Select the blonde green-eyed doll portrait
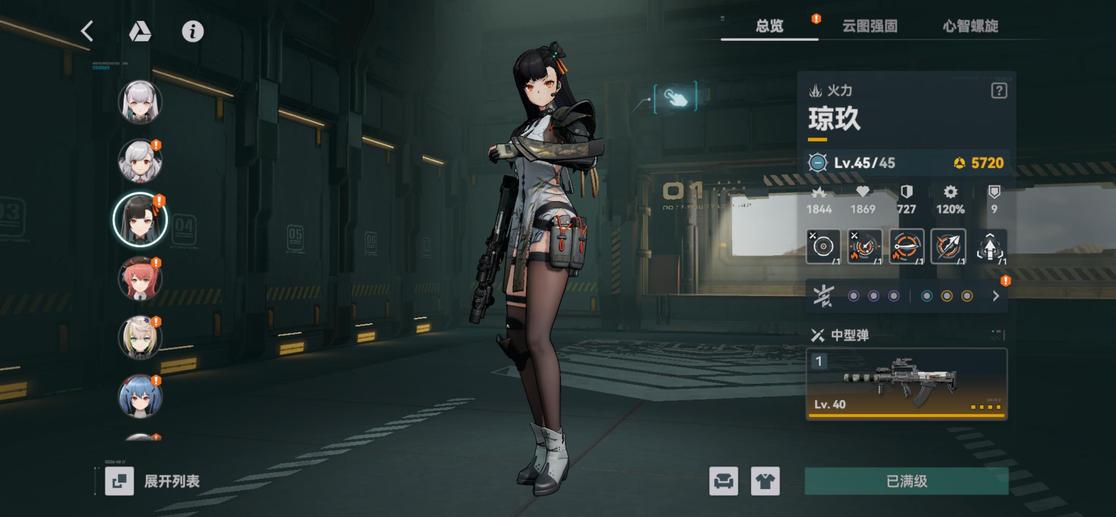 (140, 337)
